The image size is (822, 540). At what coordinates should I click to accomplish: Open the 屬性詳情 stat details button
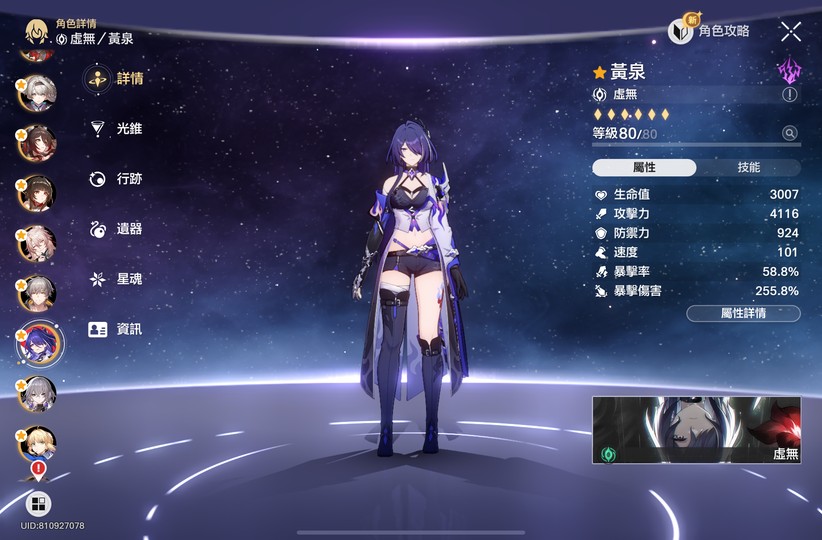click(x=743, y=313)
